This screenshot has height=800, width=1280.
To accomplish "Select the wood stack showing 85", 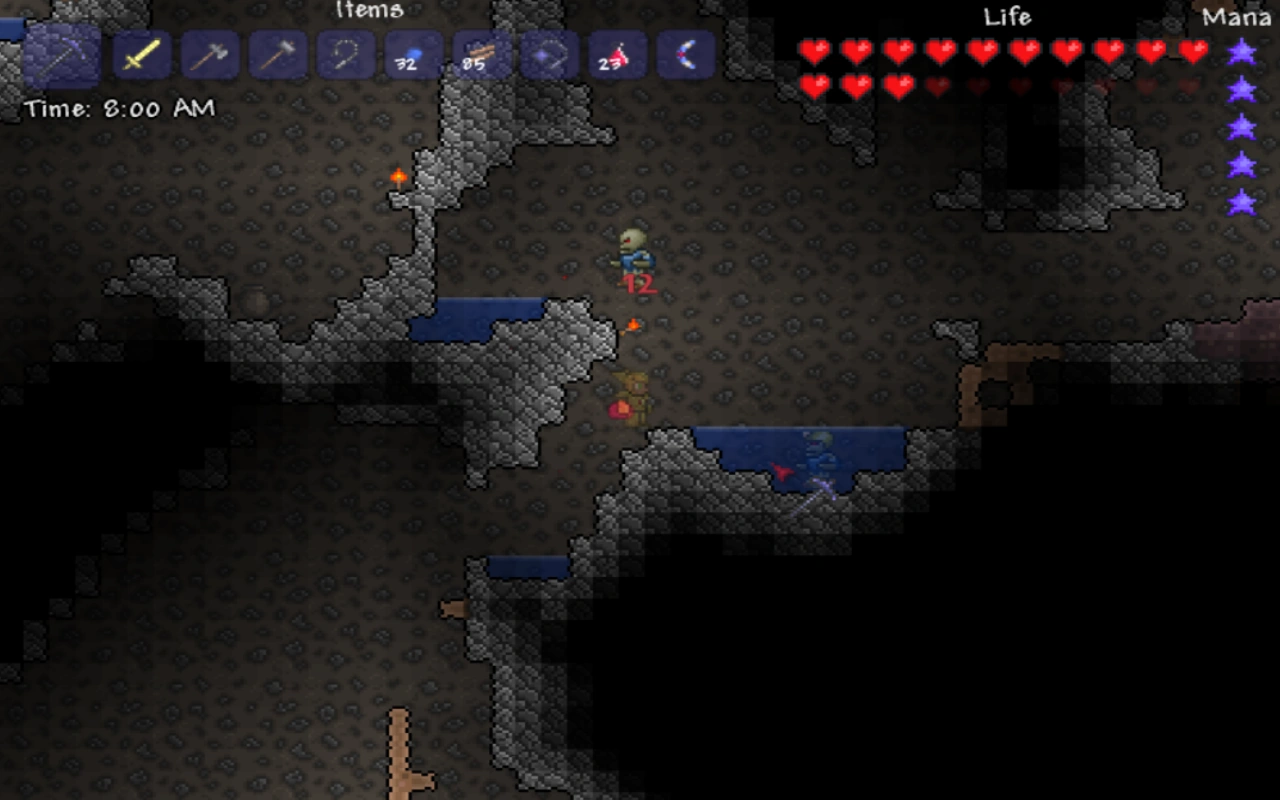I will 481,55.
